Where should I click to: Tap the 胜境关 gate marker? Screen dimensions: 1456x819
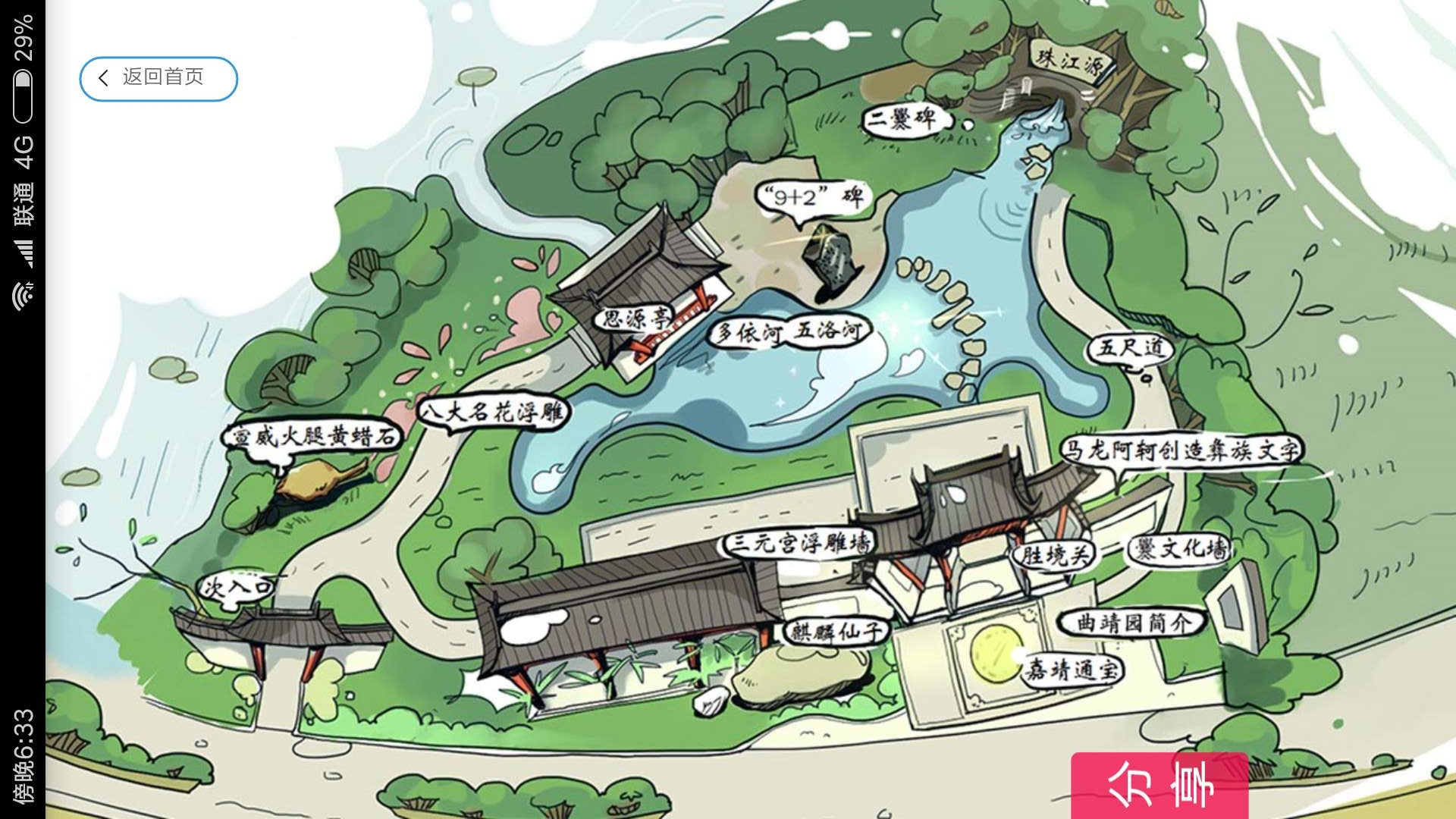tap(1054, 555)
